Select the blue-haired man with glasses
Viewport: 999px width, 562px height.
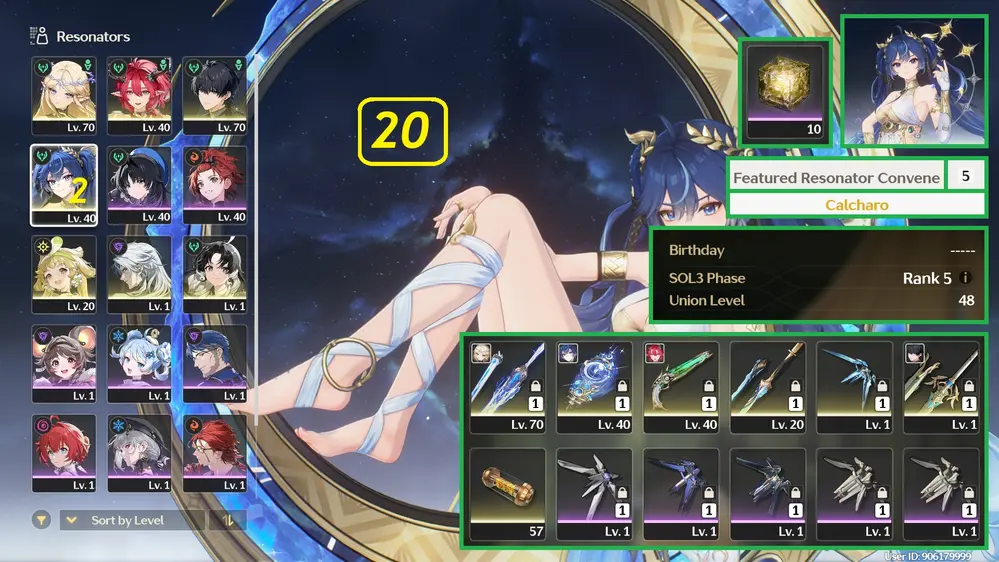pos(215,363)
